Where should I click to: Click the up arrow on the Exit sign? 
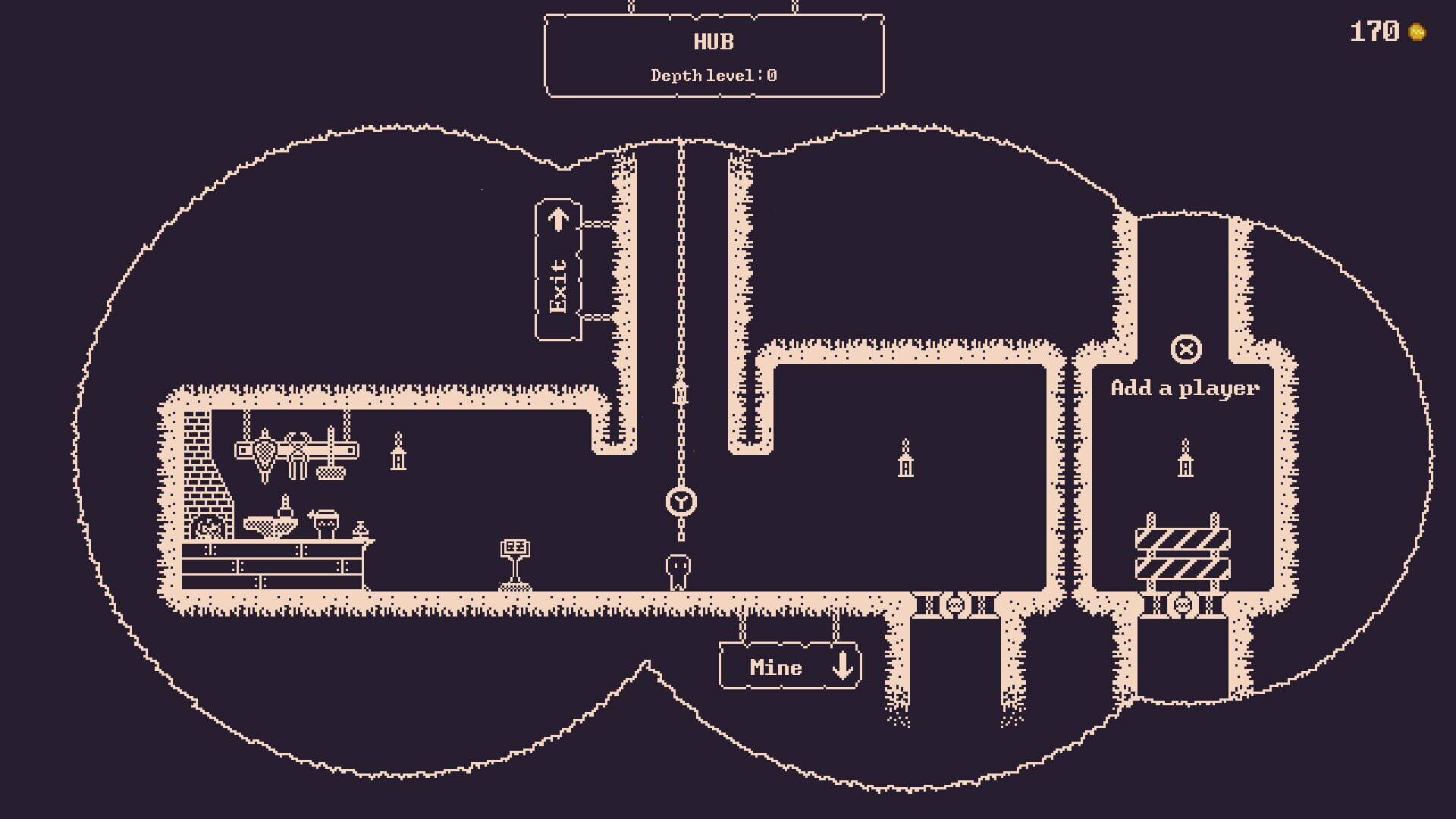tap(559, 220)
